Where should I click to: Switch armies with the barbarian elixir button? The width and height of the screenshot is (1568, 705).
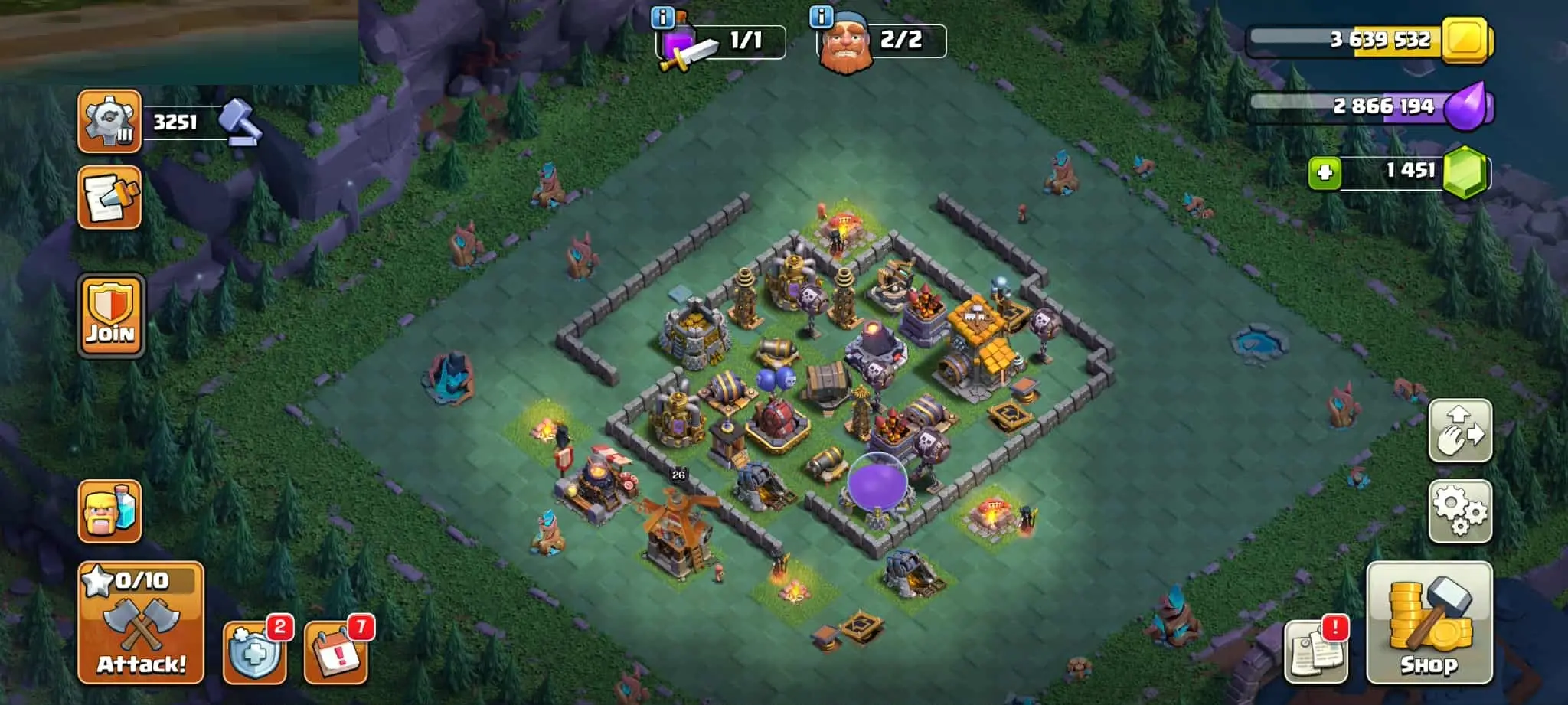109,511
